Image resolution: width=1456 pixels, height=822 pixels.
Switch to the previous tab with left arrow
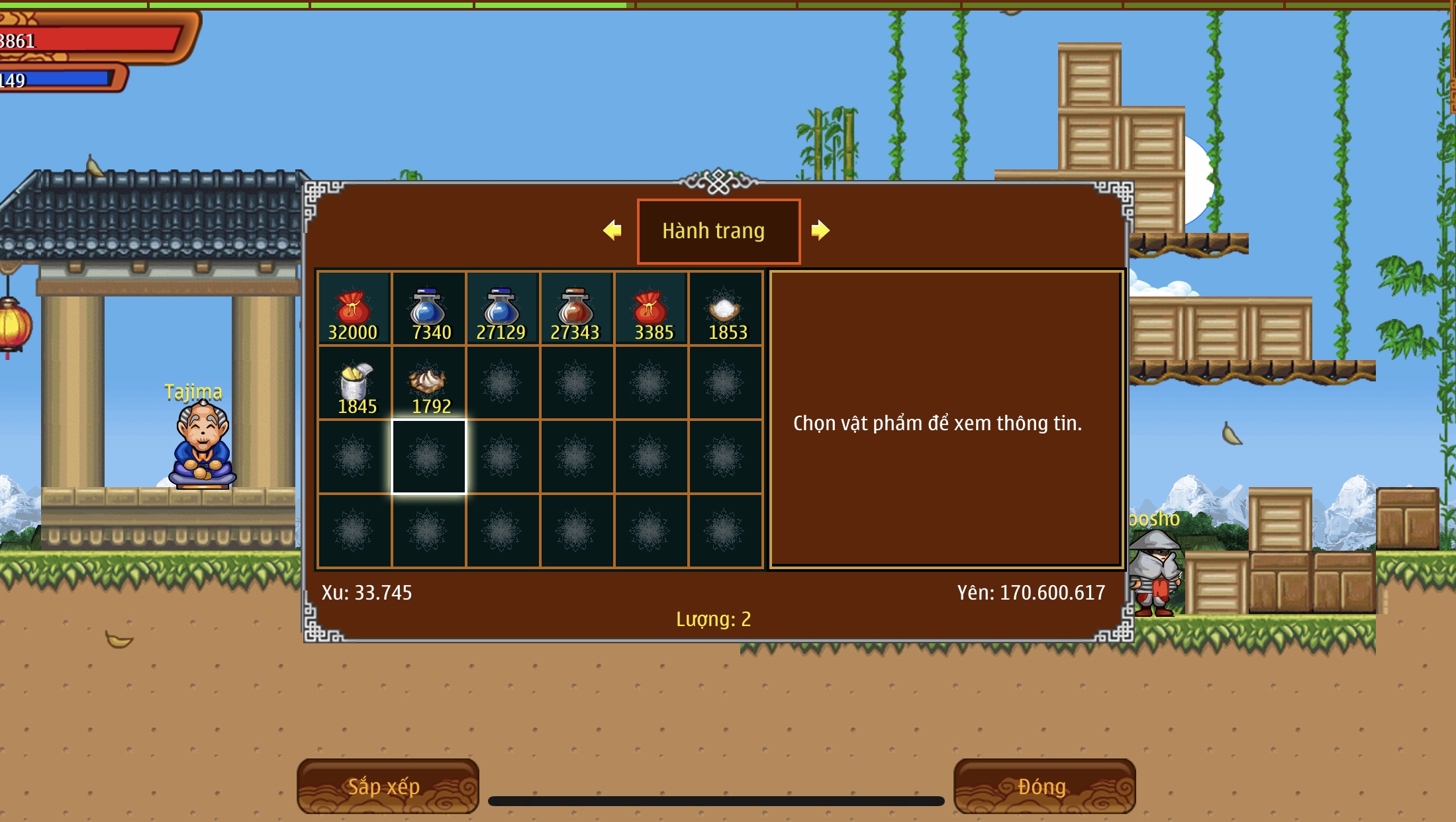tap(612, 230)
